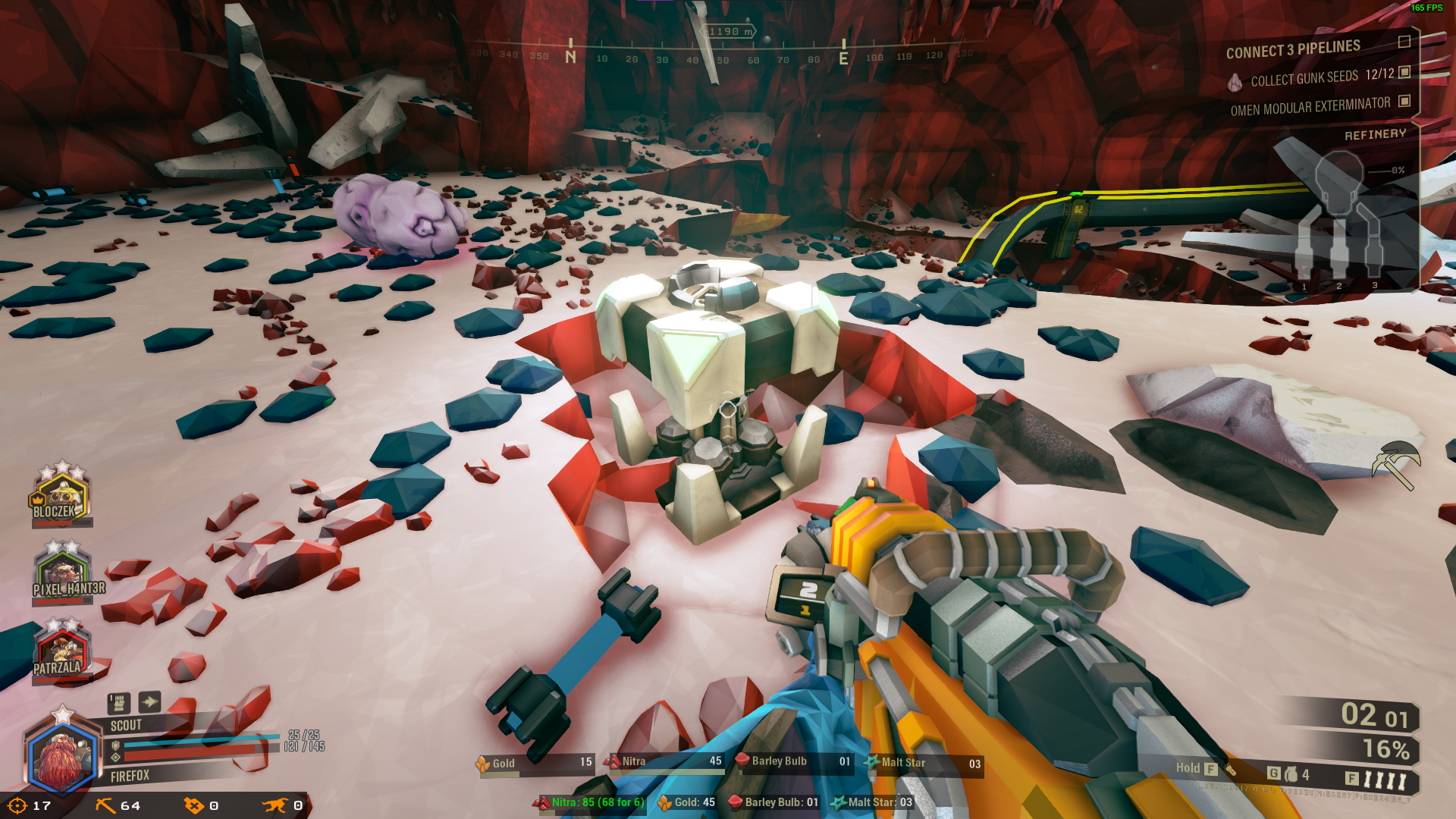The width and height of the screenshot is (1456, 819).
Task: Click the team Nitra deposit total
Action: tap(592, 802)
